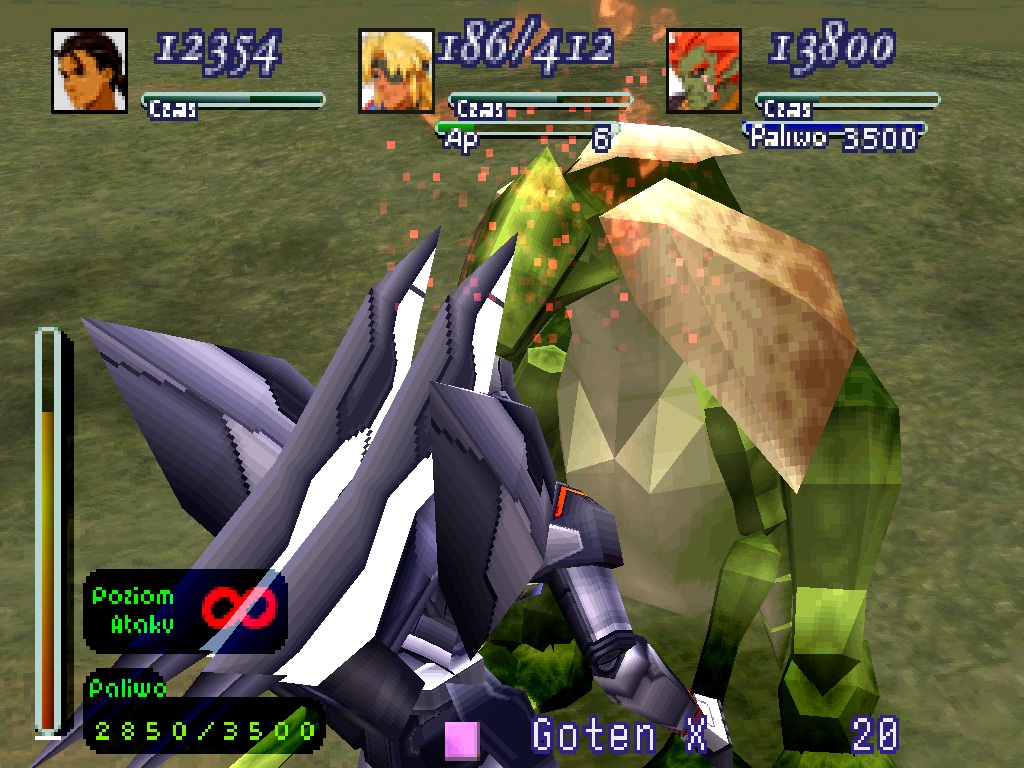Viewport: 1024px width, 768px height.
Task: Pick the red-haired green-skinned character portrait
Action: (x=704, y=71)
